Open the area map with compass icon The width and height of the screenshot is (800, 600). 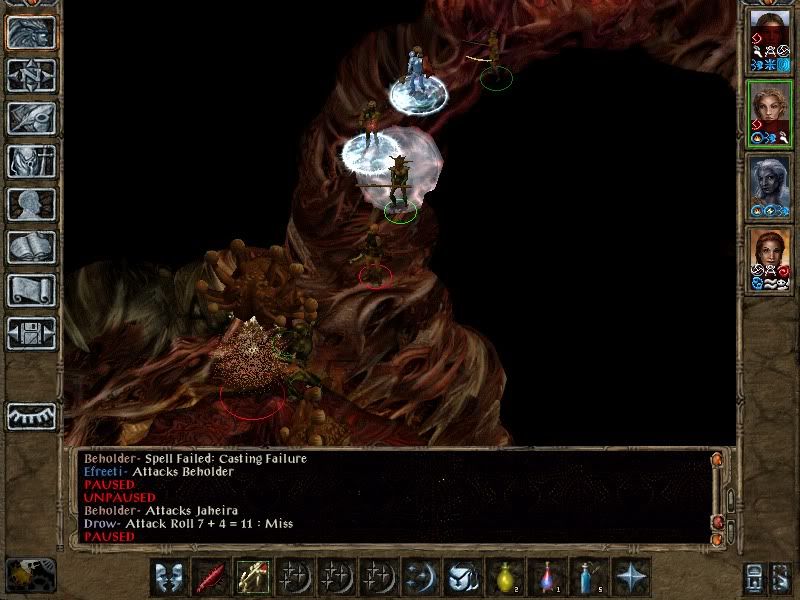pos(32,75)
